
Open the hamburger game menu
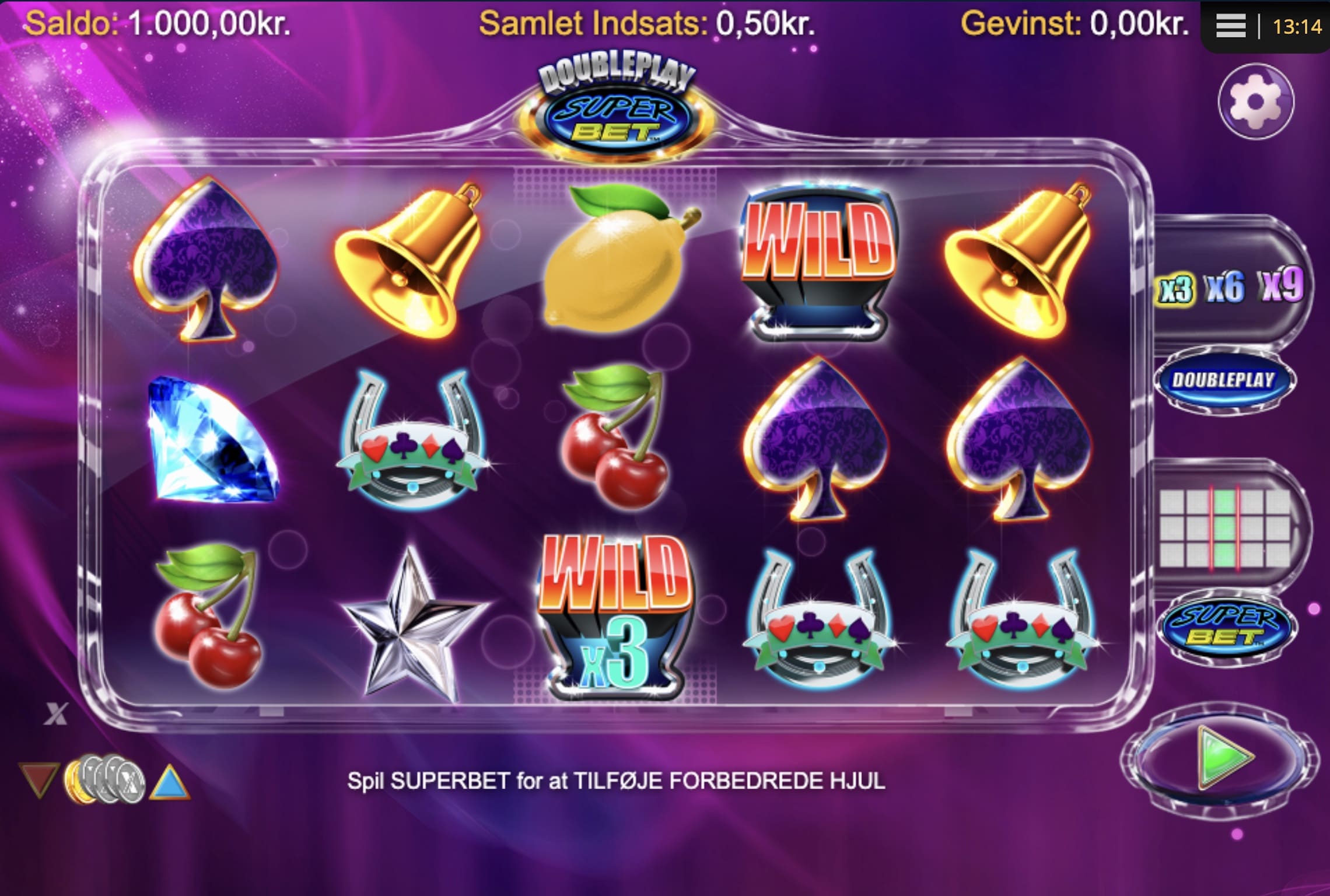pyautogui.click(x=1231, y=24)
